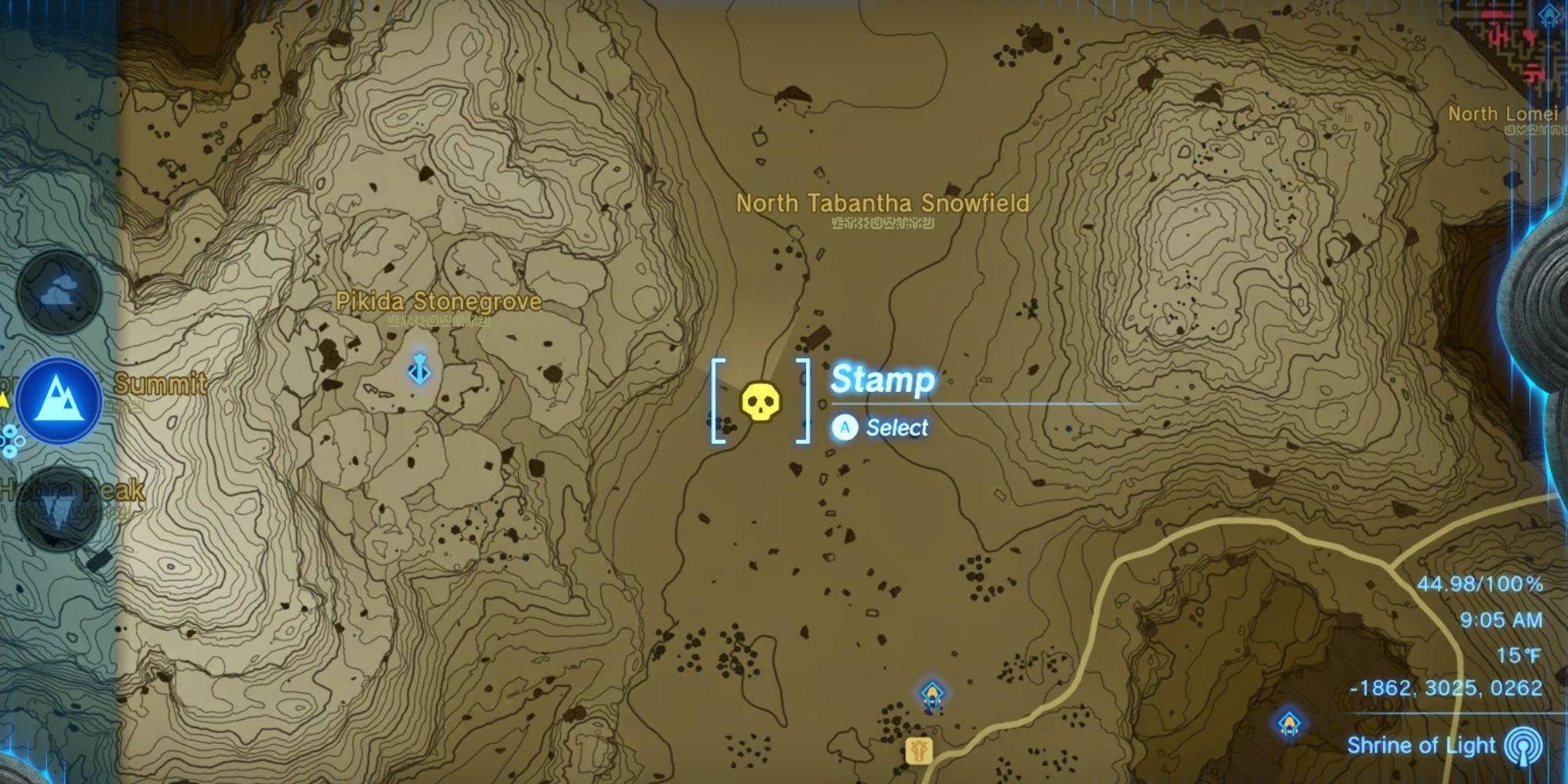Click the cloud icon on the Sky layer circle
This screenshot has width=1568, height=784.
59,292
